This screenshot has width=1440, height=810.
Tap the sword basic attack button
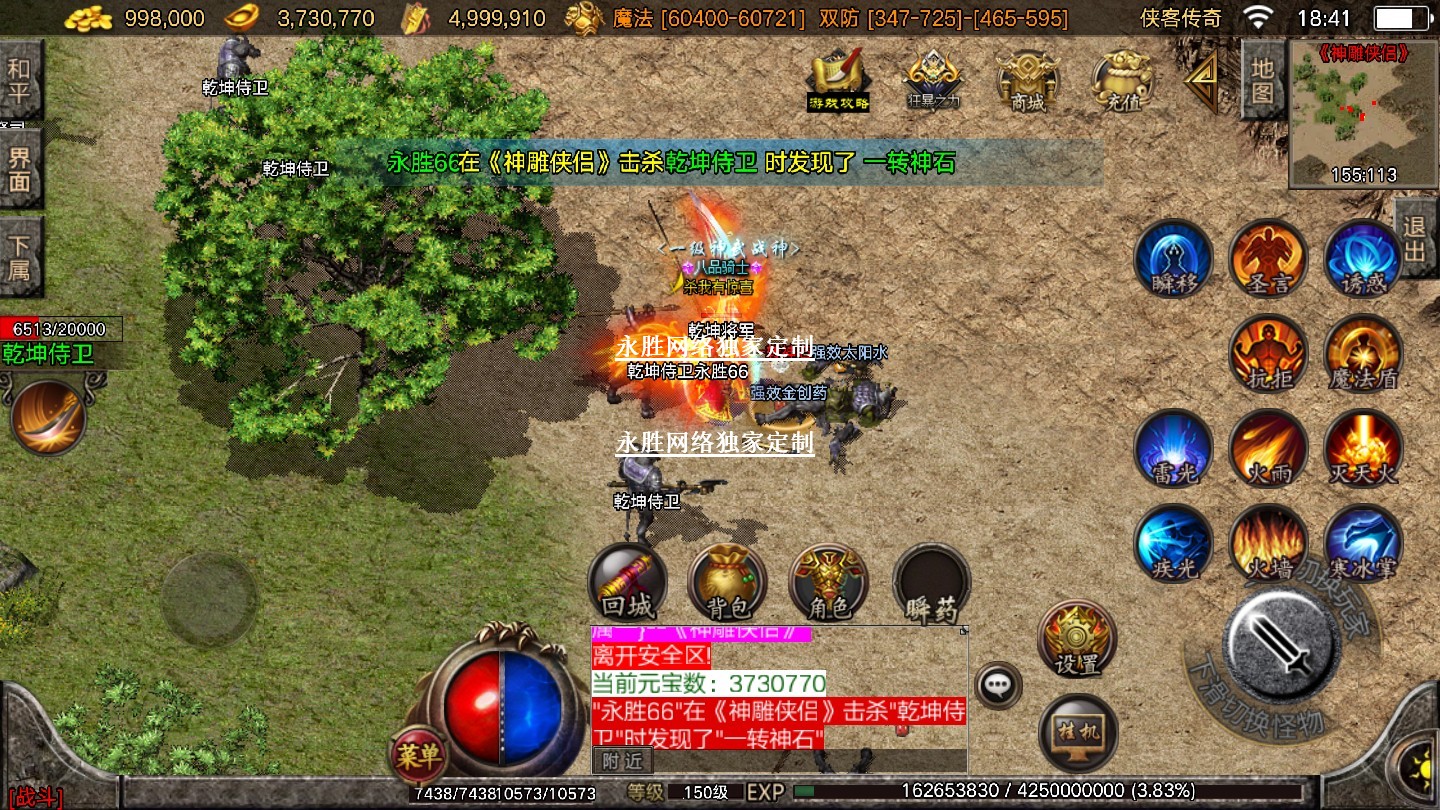[x=1282, y=640]
